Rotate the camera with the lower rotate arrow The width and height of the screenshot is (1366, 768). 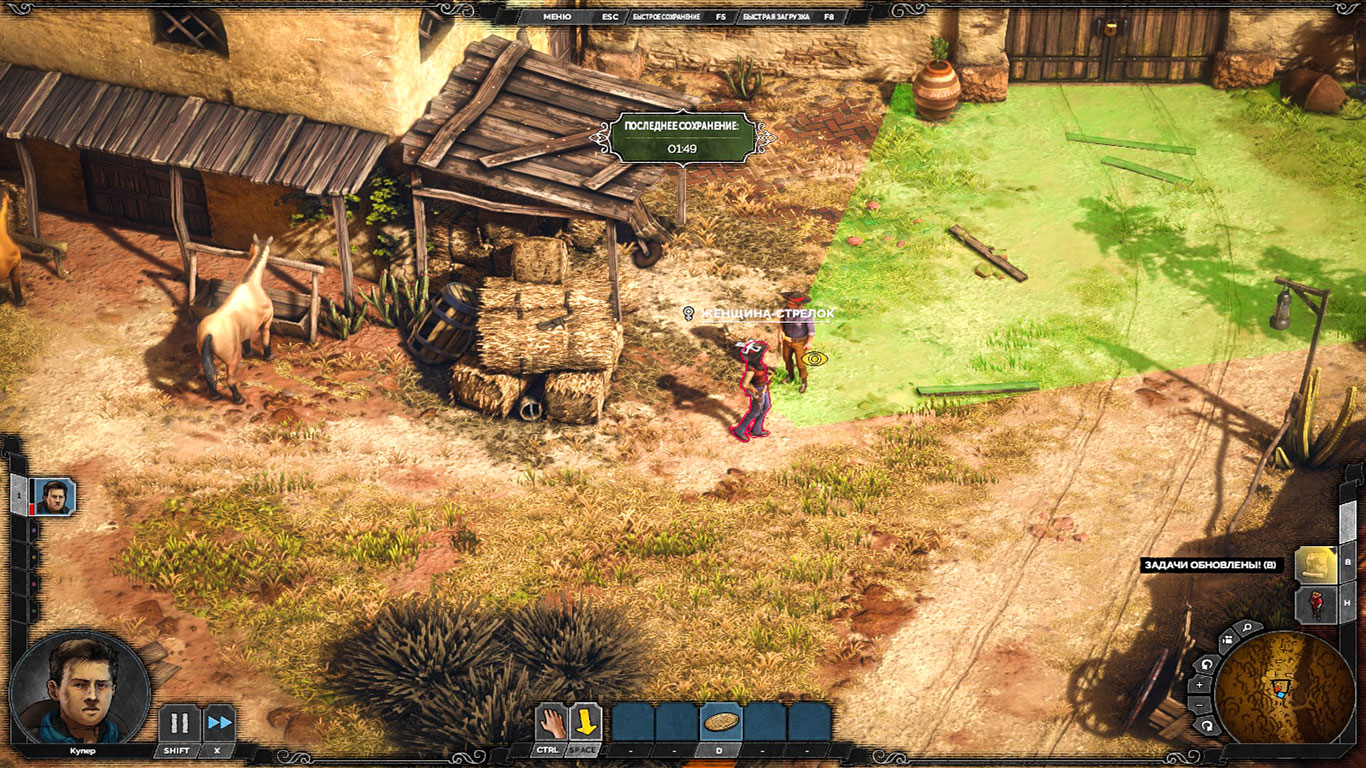(1207, 725)
